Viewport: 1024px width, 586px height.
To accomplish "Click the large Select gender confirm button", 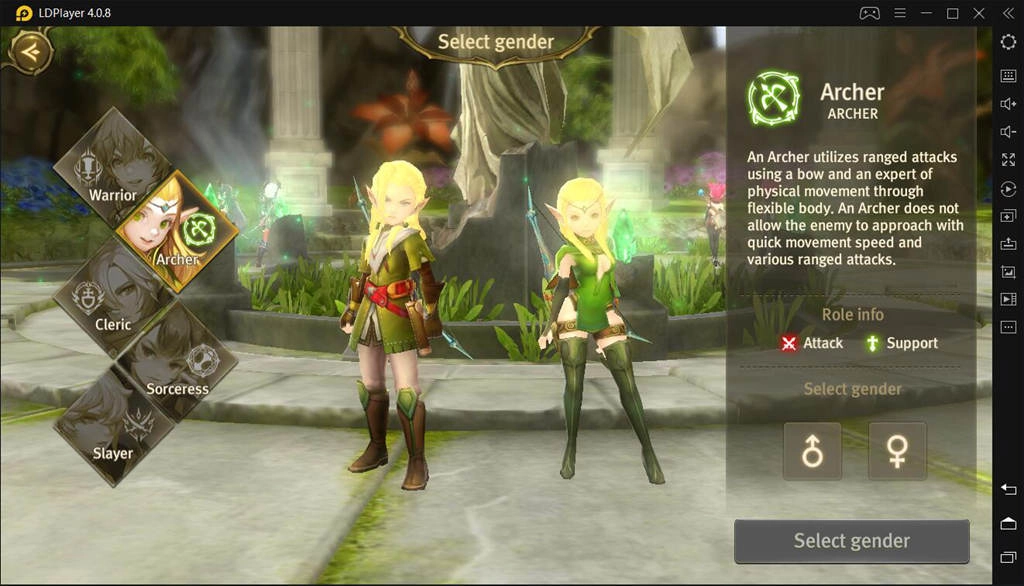I will 851,541.
